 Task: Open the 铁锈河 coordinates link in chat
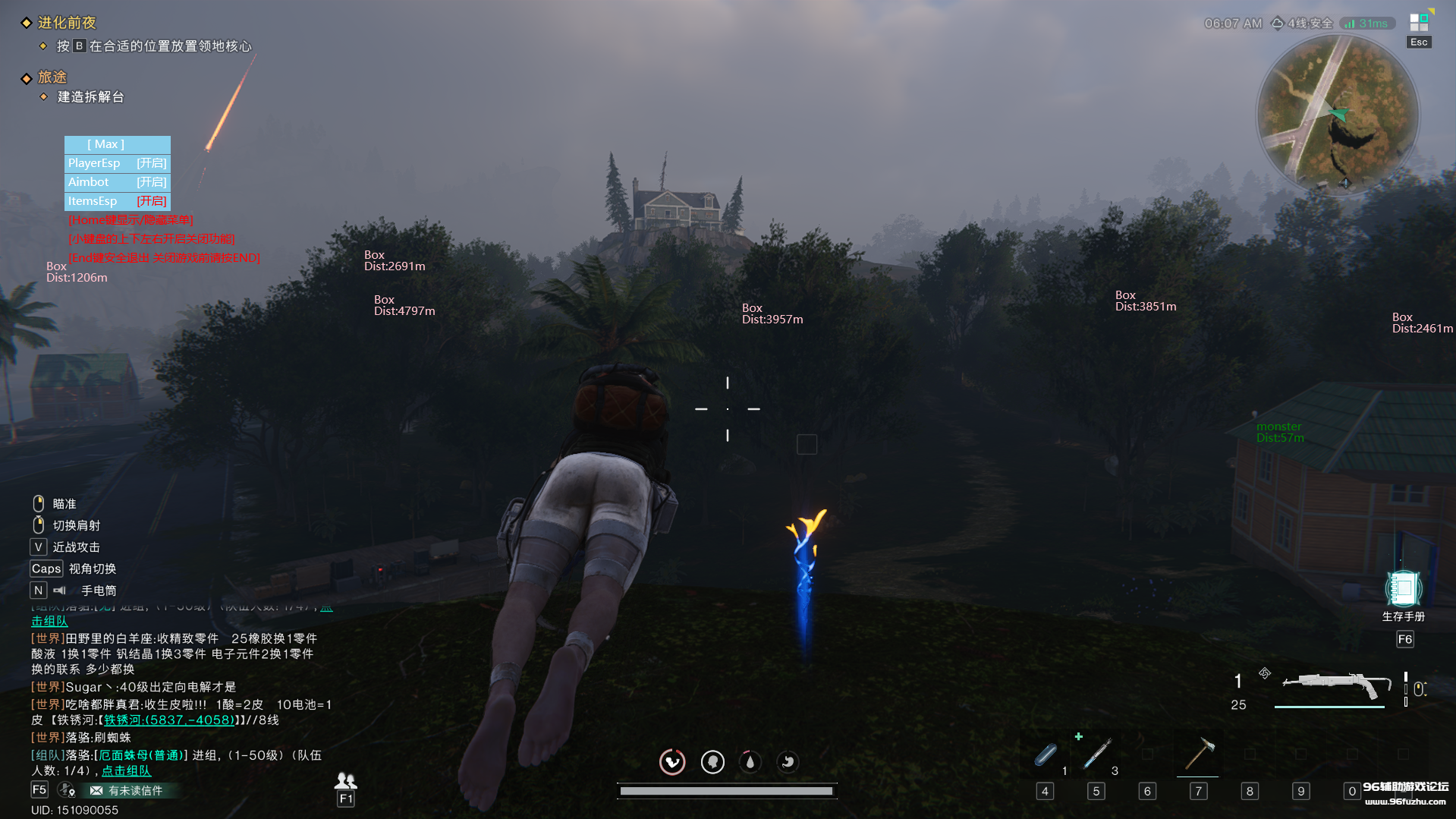point(169,720)
